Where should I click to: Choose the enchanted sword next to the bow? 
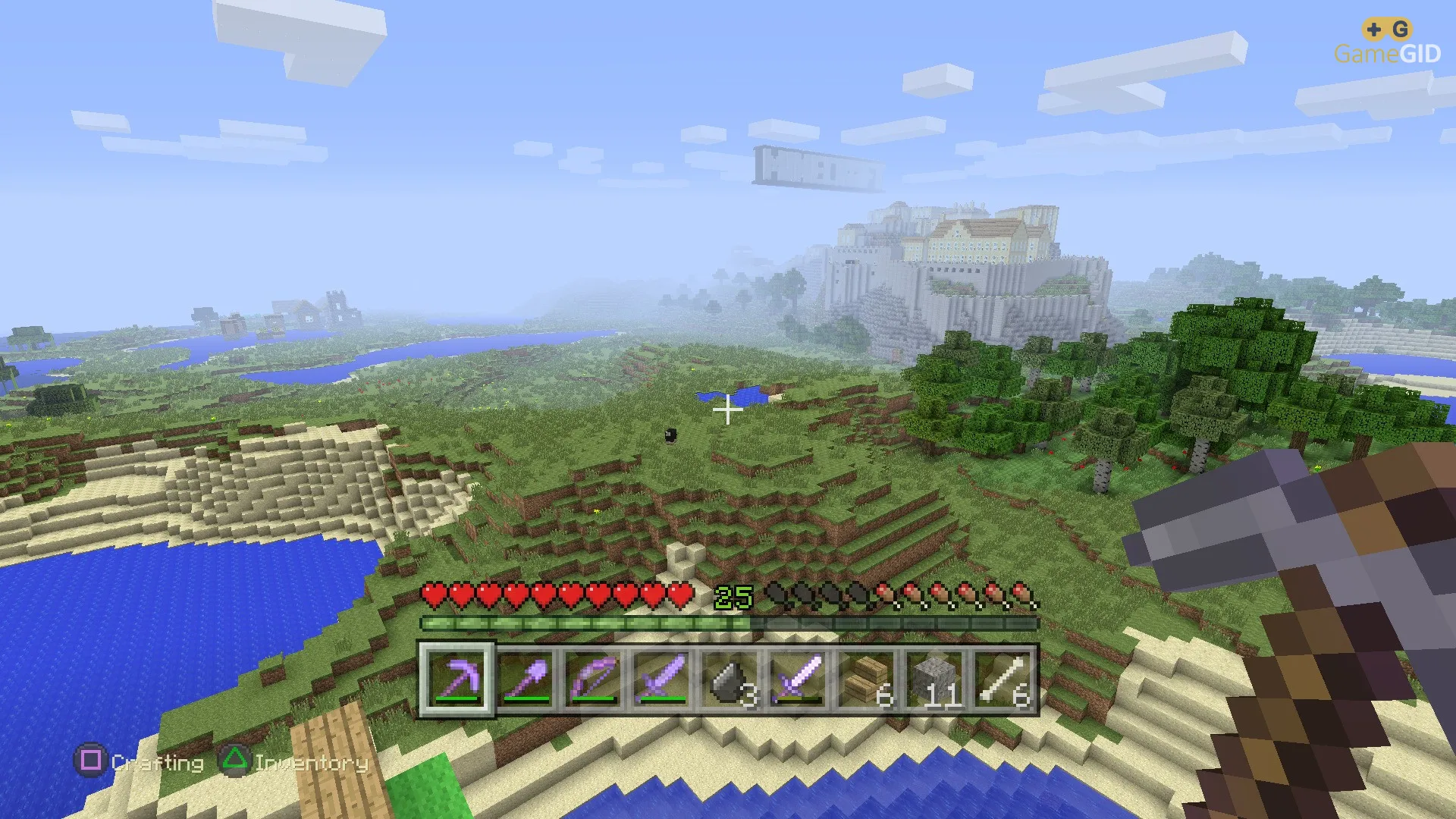[662, 679]
